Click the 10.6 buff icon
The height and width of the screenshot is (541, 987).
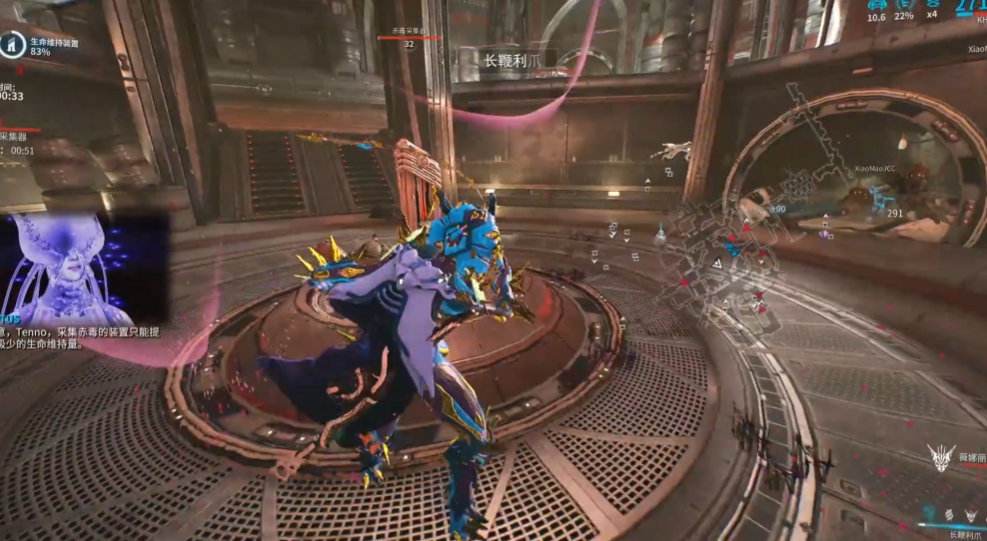point(876,5)
